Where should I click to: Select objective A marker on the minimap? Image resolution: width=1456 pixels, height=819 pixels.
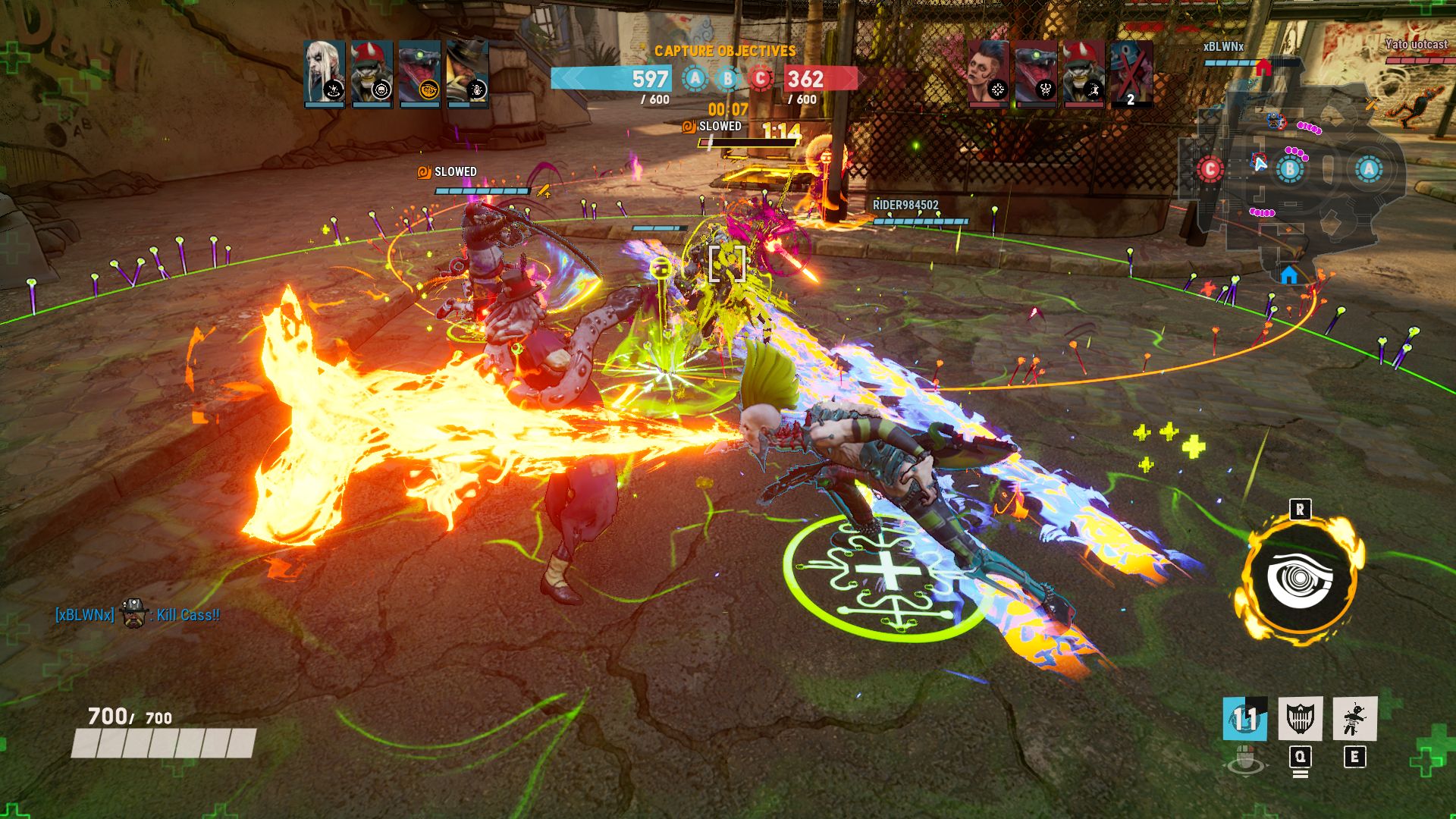[1368, 169]
